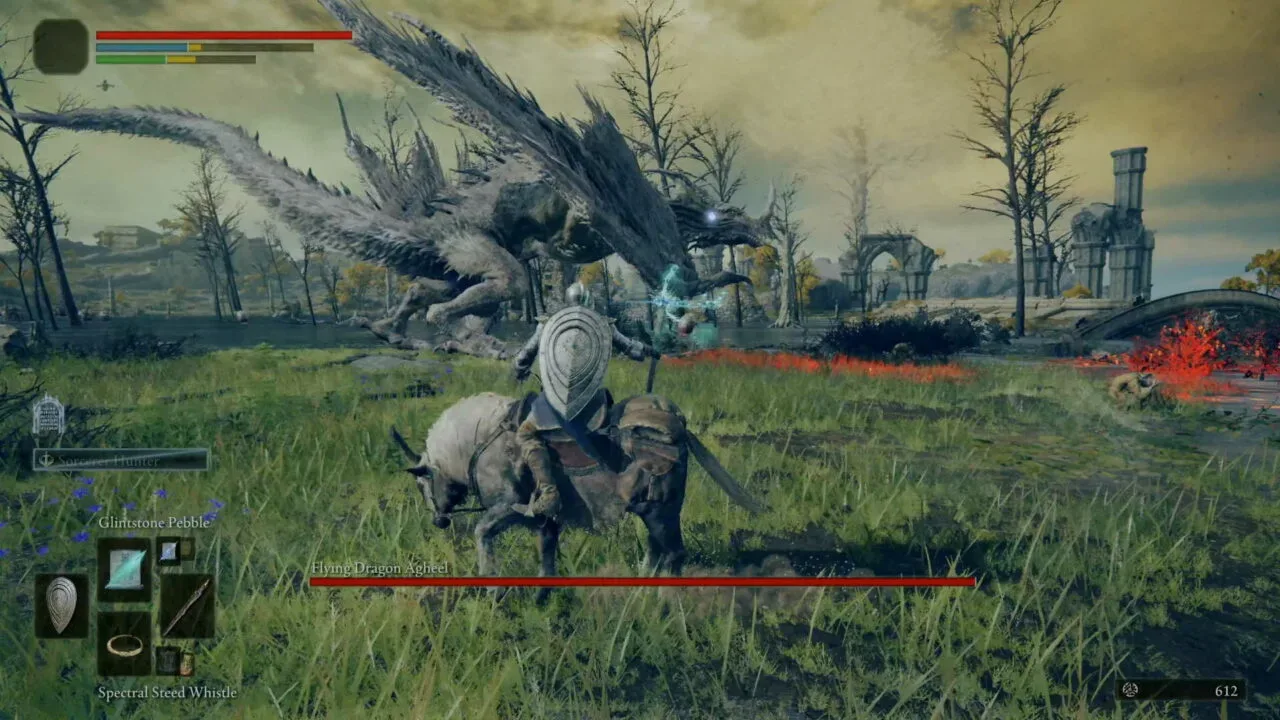Click the blue FP bar

tap(140, 46)
